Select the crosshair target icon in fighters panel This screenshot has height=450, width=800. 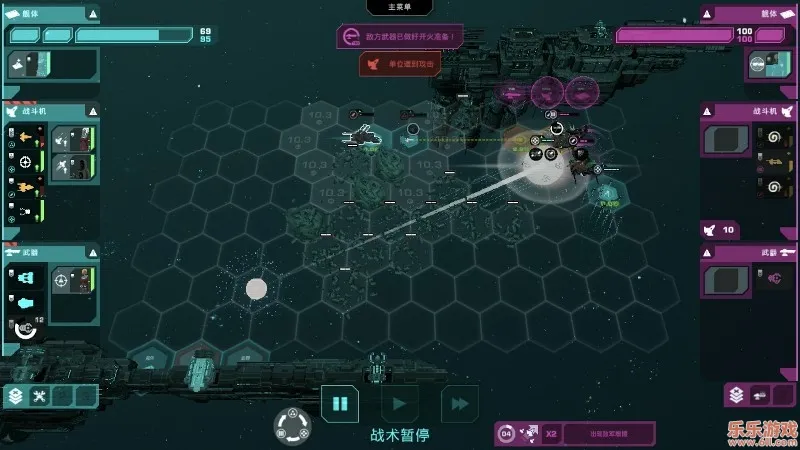tap(26, 160)
